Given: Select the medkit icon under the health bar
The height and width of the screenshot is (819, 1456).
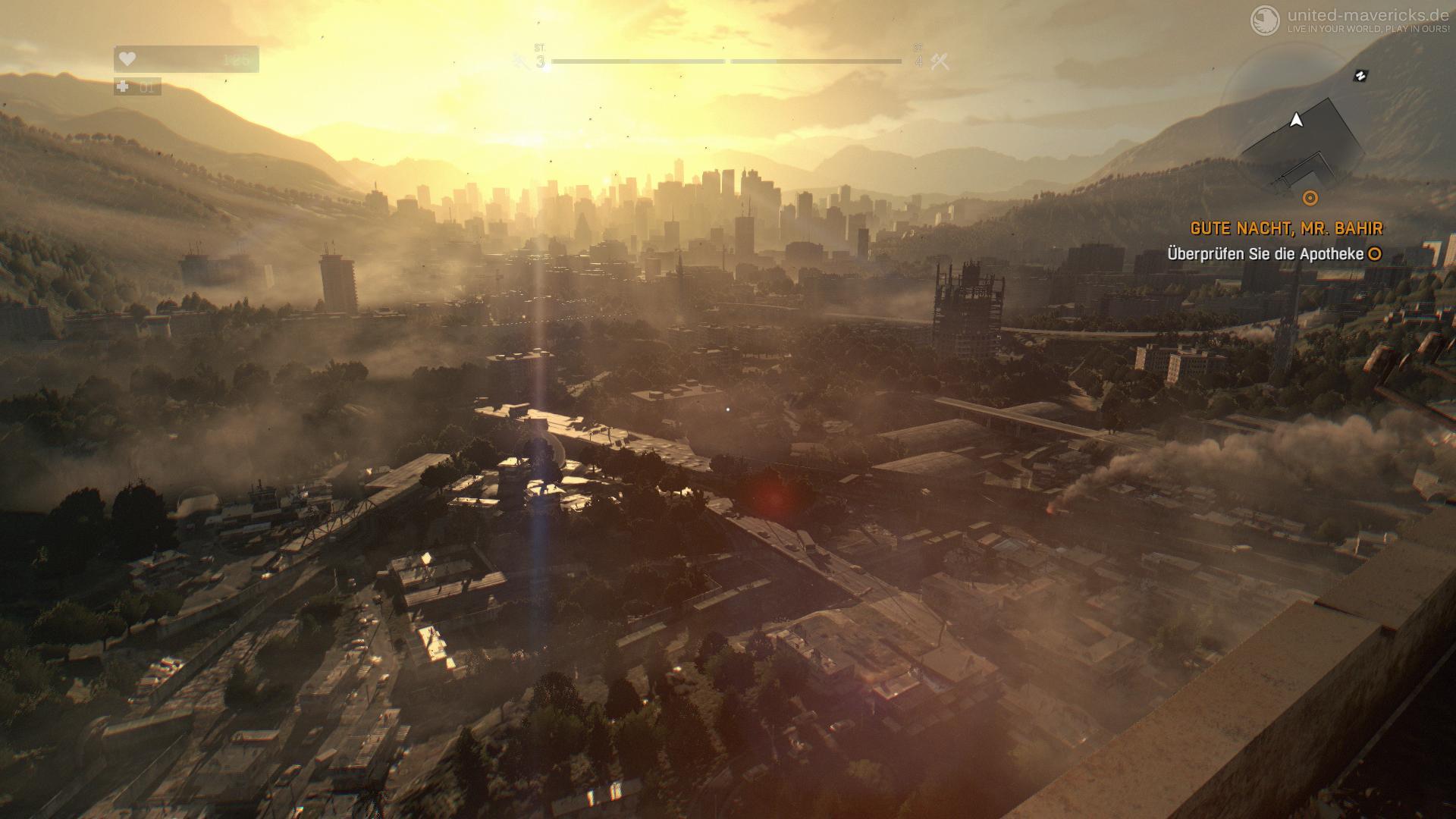Looking at the screenshot, I should pyautogui.click(x=123, y=87).
